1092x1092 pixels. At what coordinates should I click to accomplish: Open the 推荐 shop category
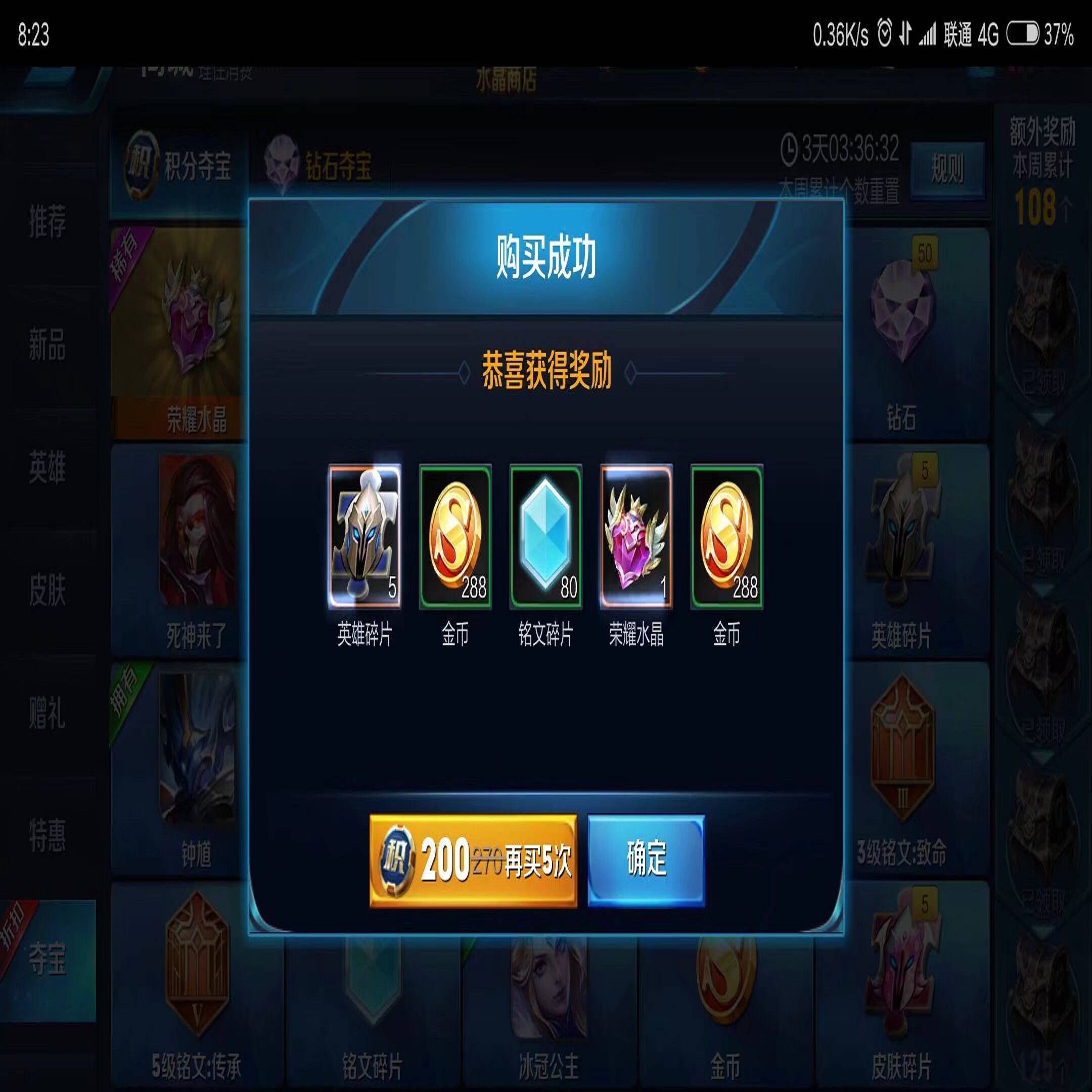click(x=48, y=221)
